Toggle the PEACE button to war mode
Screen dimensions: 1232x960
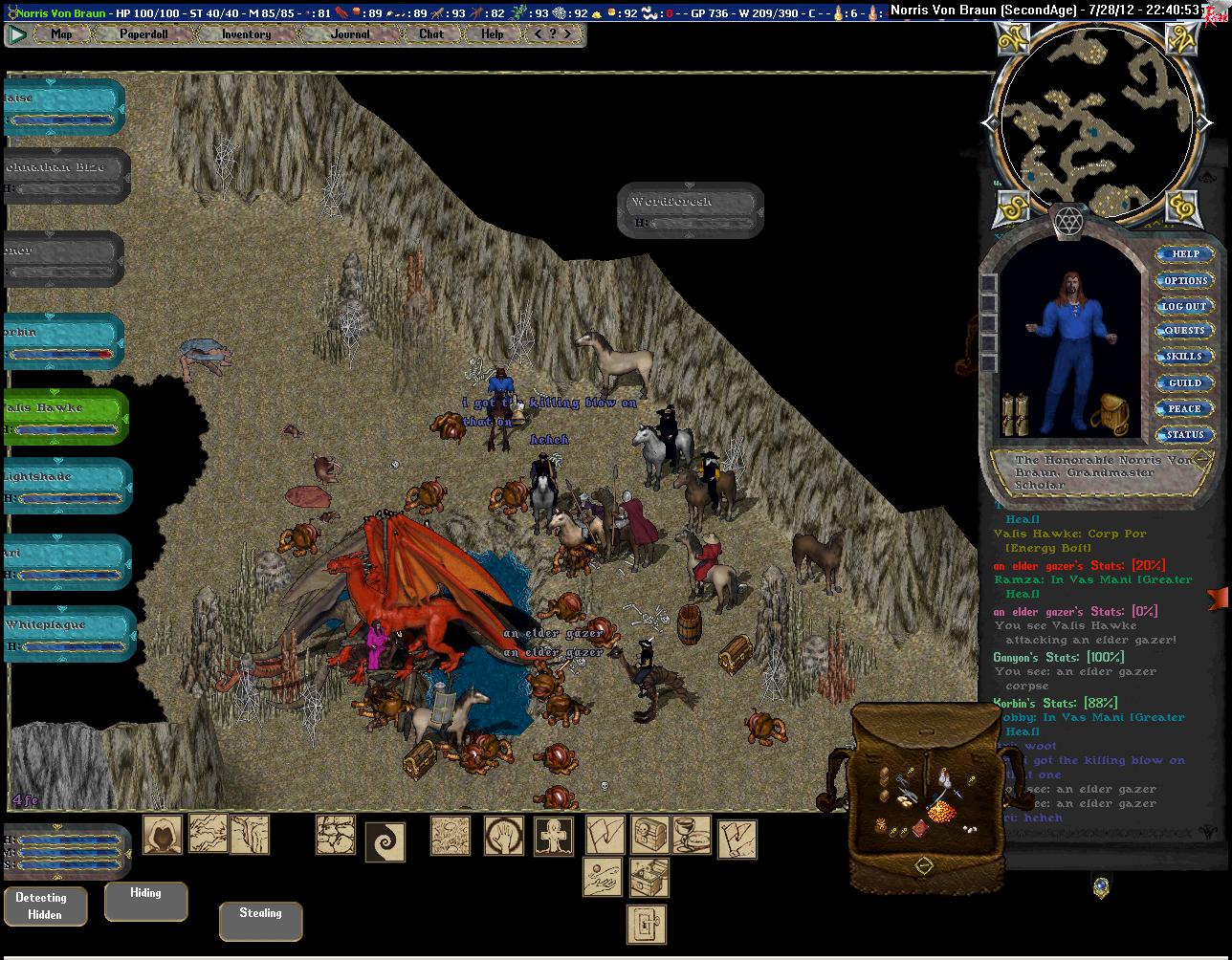click(1184, 408)
